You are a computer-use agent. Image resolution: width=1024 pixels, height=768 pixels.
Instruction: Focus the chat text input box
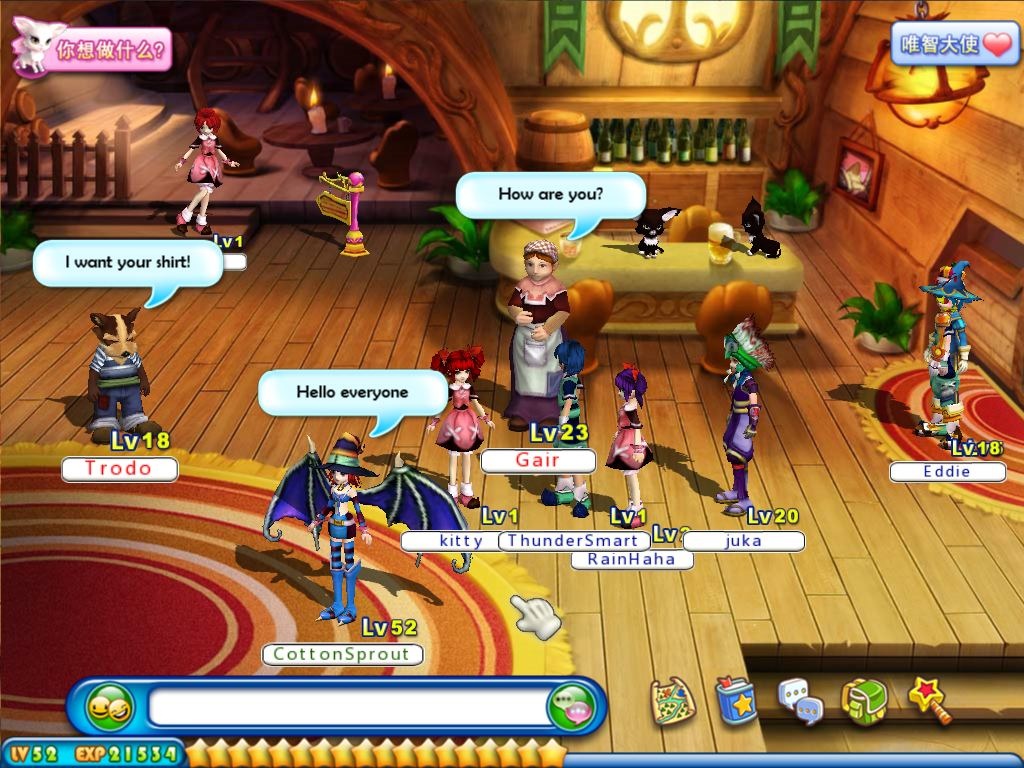point(347,708)
